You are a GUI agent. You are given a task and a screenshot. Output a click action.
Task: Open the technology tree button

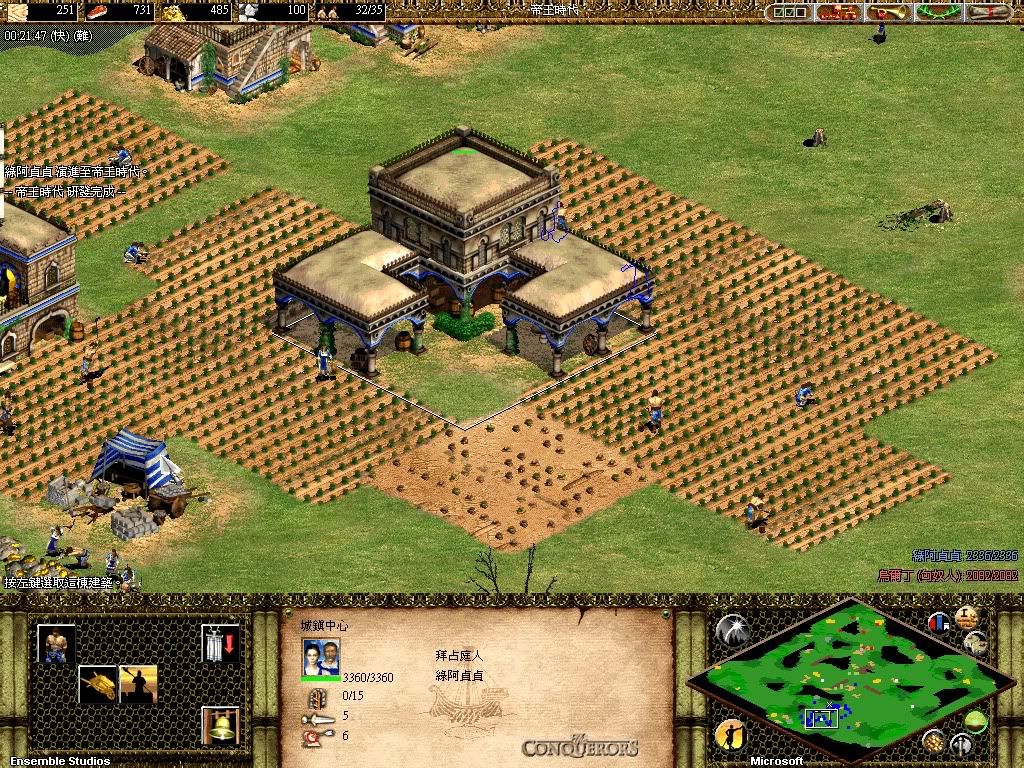838,12
